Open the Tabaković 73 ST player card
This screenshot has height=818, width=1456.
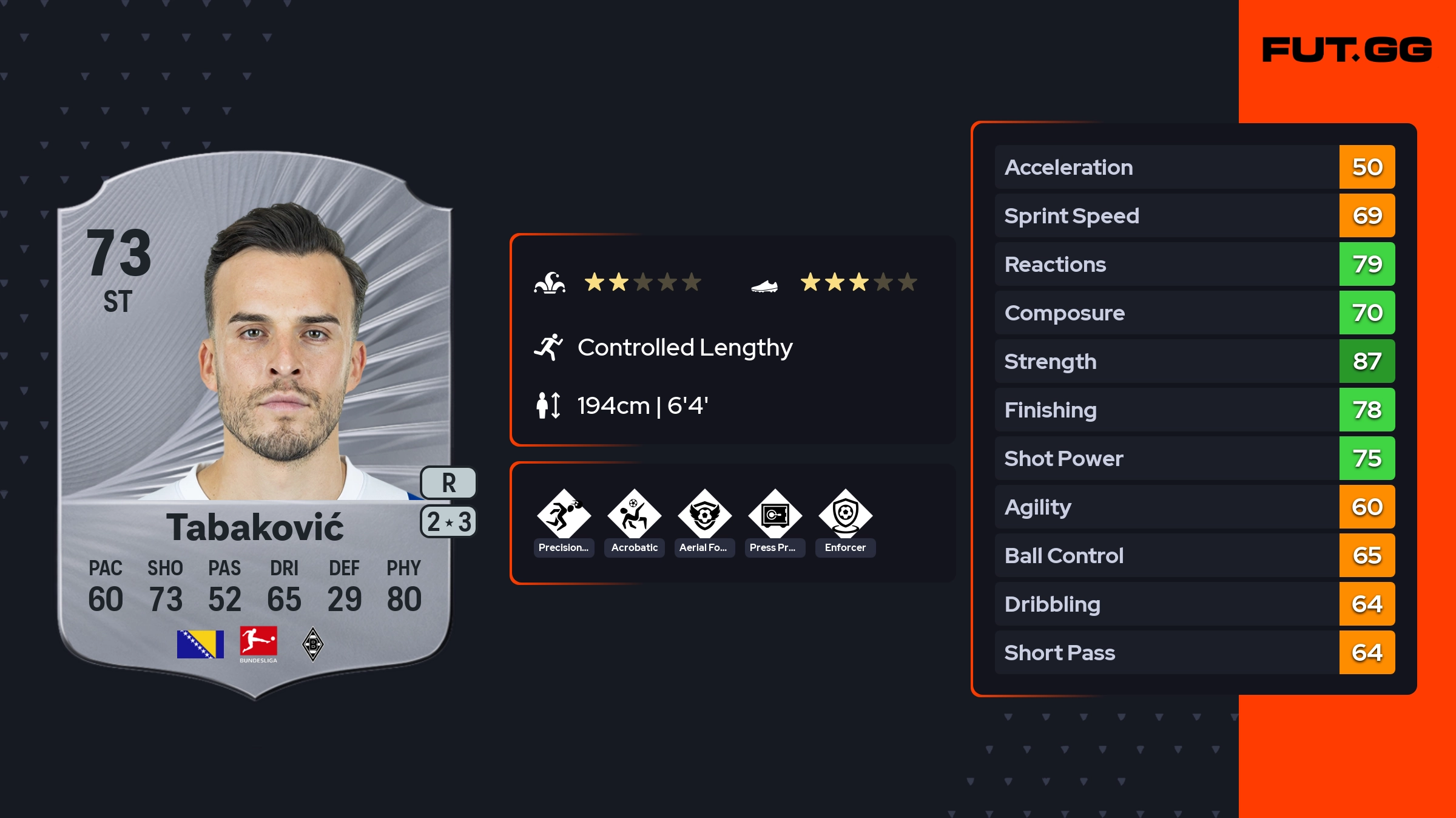255,425
